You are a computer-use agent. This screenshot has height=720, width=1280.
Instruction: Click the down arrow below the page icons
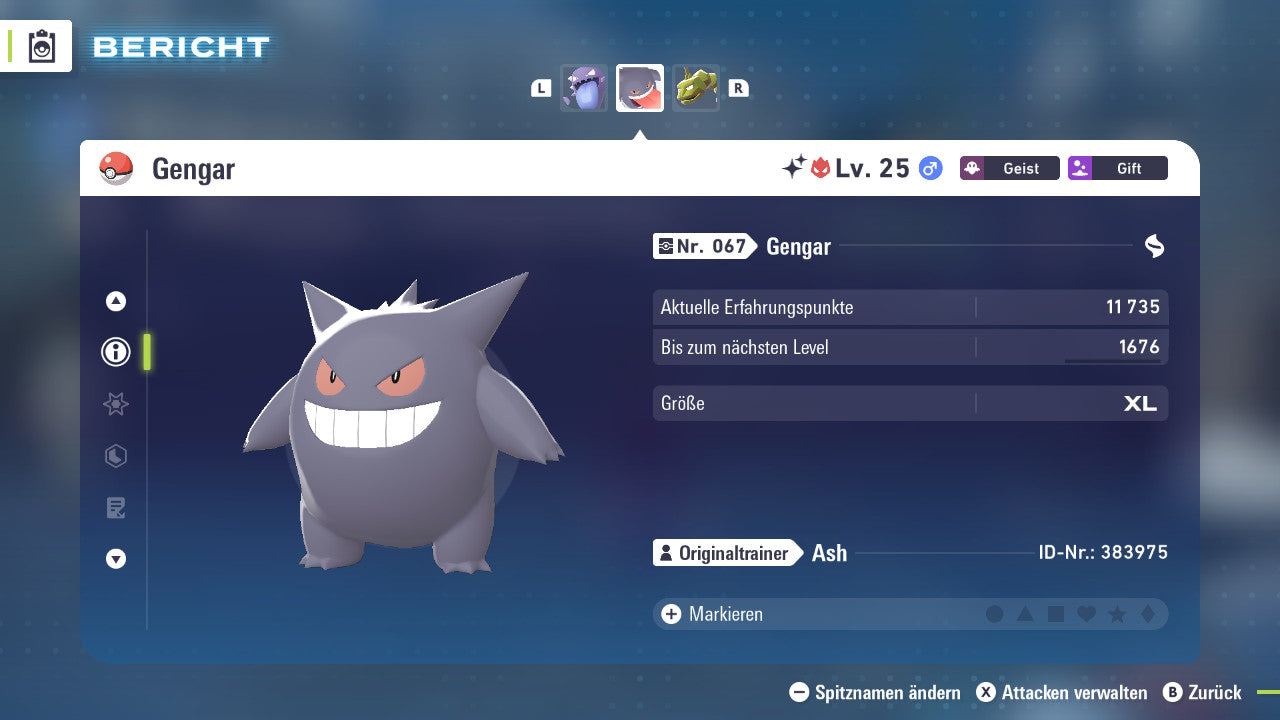pos(116,559)
